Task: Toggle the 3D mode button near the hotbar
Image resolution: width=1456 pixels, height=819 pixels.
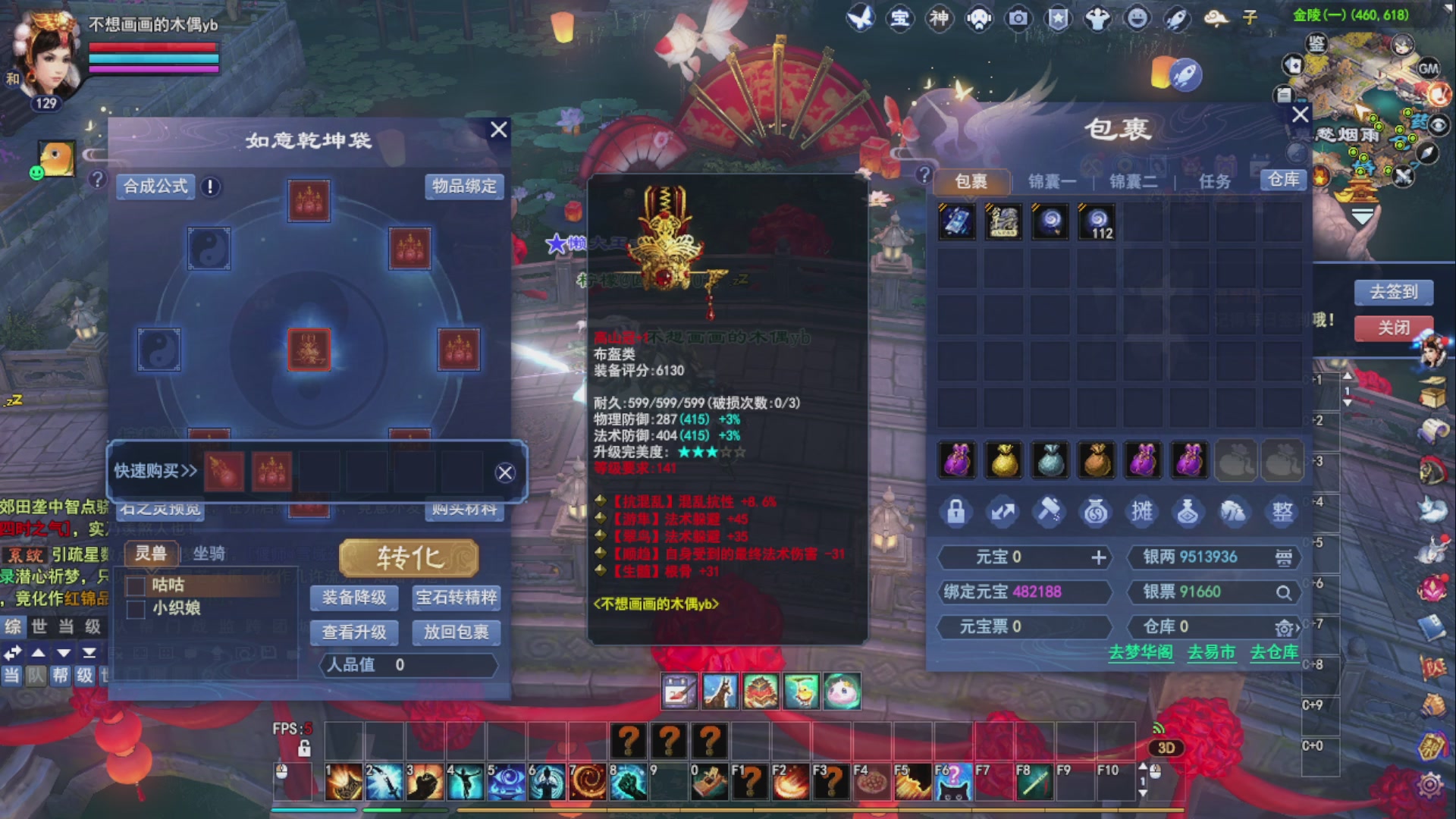Action: click(1166, 748)
